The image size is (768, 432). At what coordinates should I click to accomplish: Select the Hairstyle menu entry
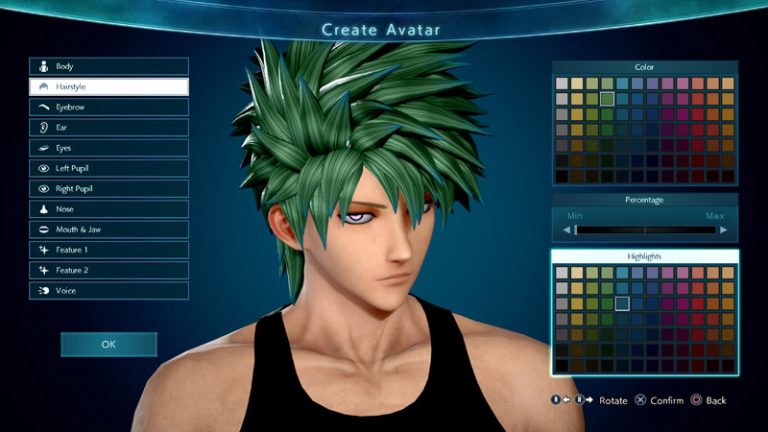pyautogui.click(x=108, y=87)
